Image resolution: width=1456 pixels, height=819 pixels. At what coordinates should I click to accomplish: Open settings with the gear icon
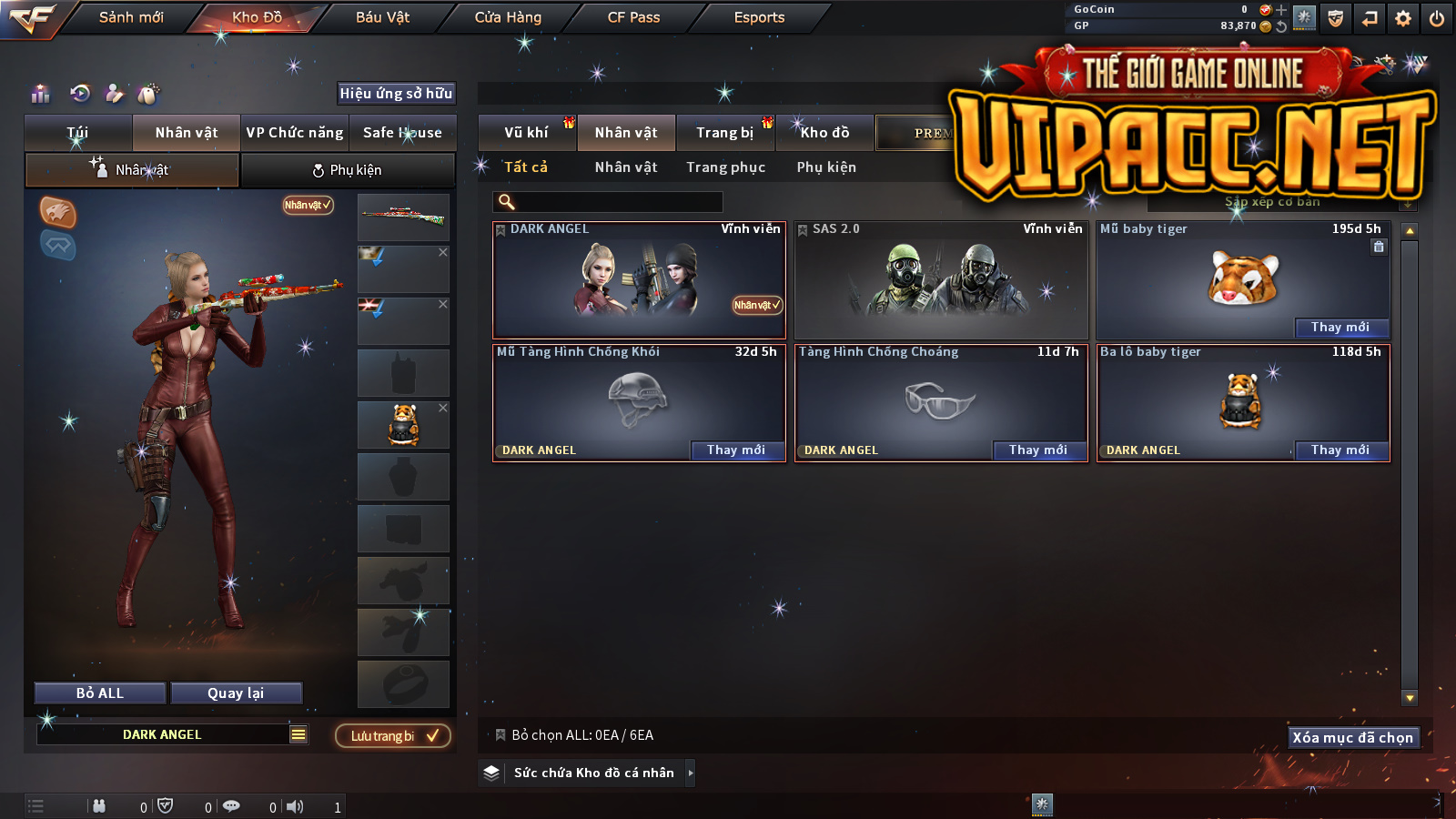click(1403, 18)
